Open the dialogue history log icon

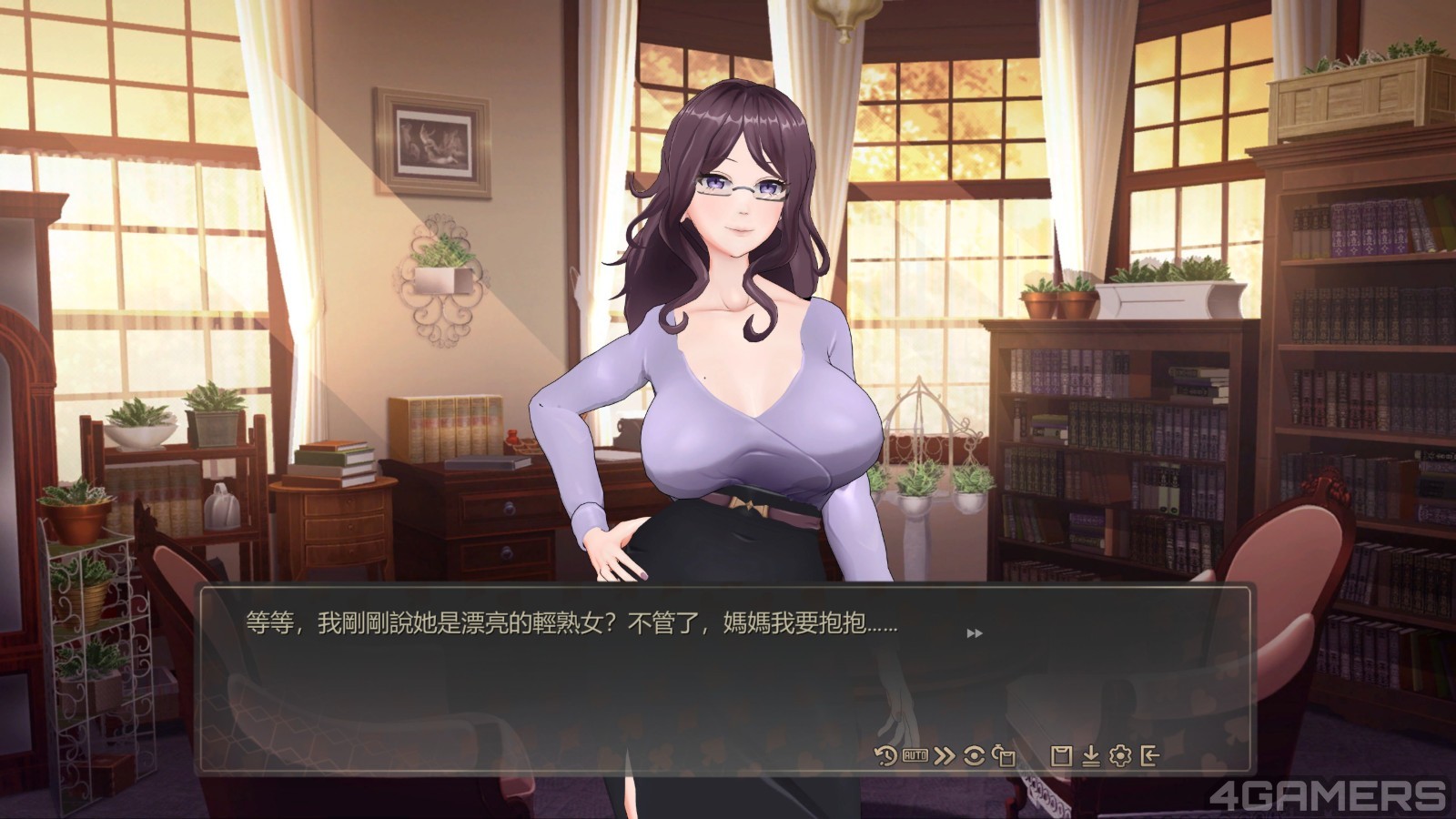click(x=885, y=755)
